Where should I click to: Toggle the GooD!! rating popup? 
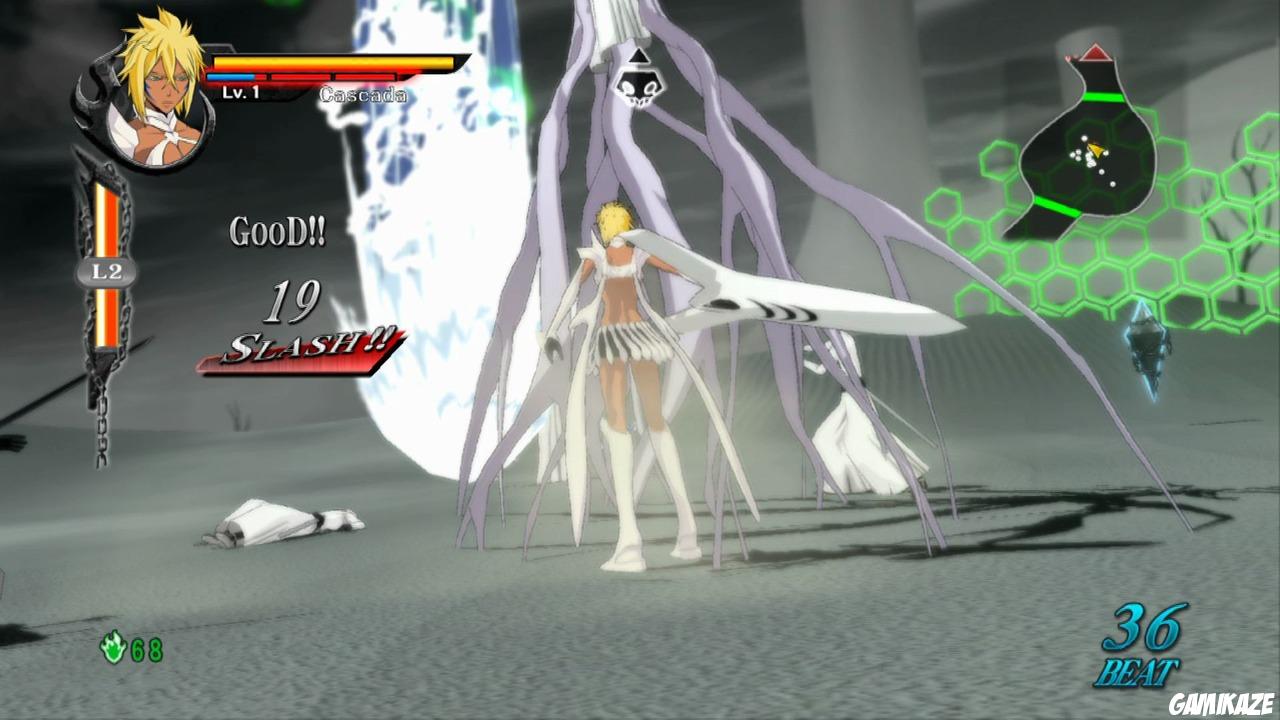[x=277, y=230]
